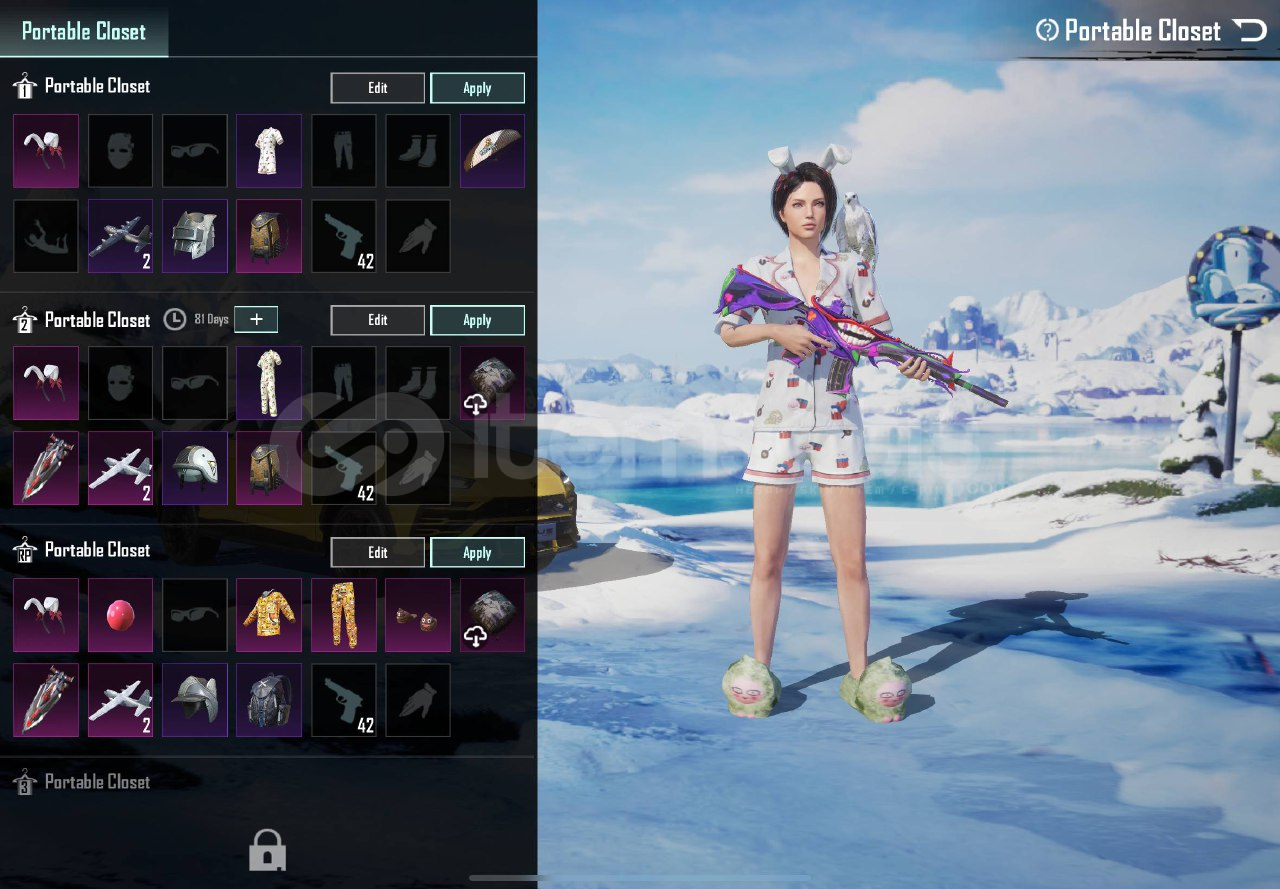Viewport: 1280px width, 889px height.
Task: Edit the first Portable Closet loadout
Action: pyautogui.click(x=377, y=88)
